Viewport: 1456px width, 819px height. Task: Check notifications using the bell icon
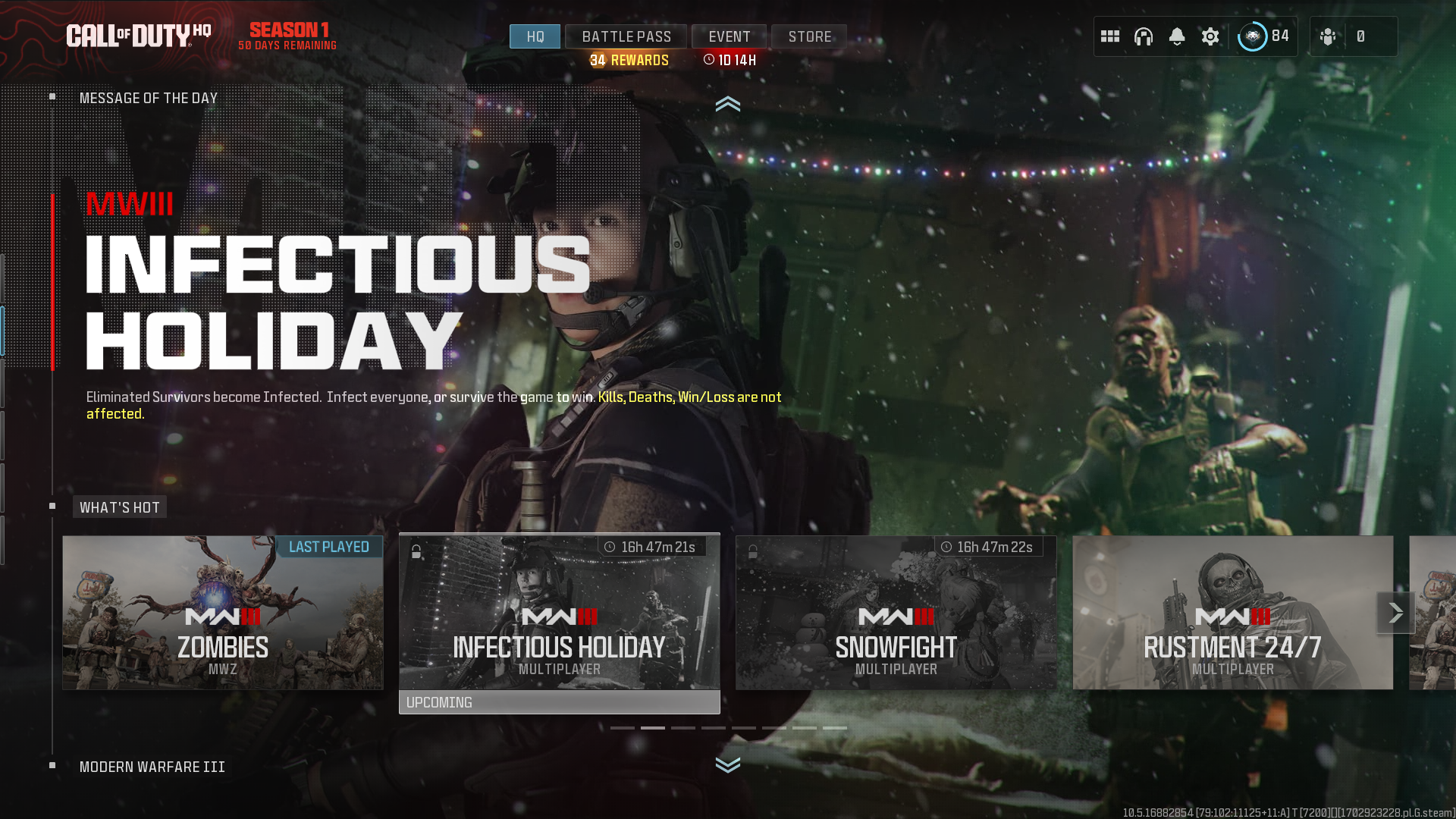pos(1177,36)
